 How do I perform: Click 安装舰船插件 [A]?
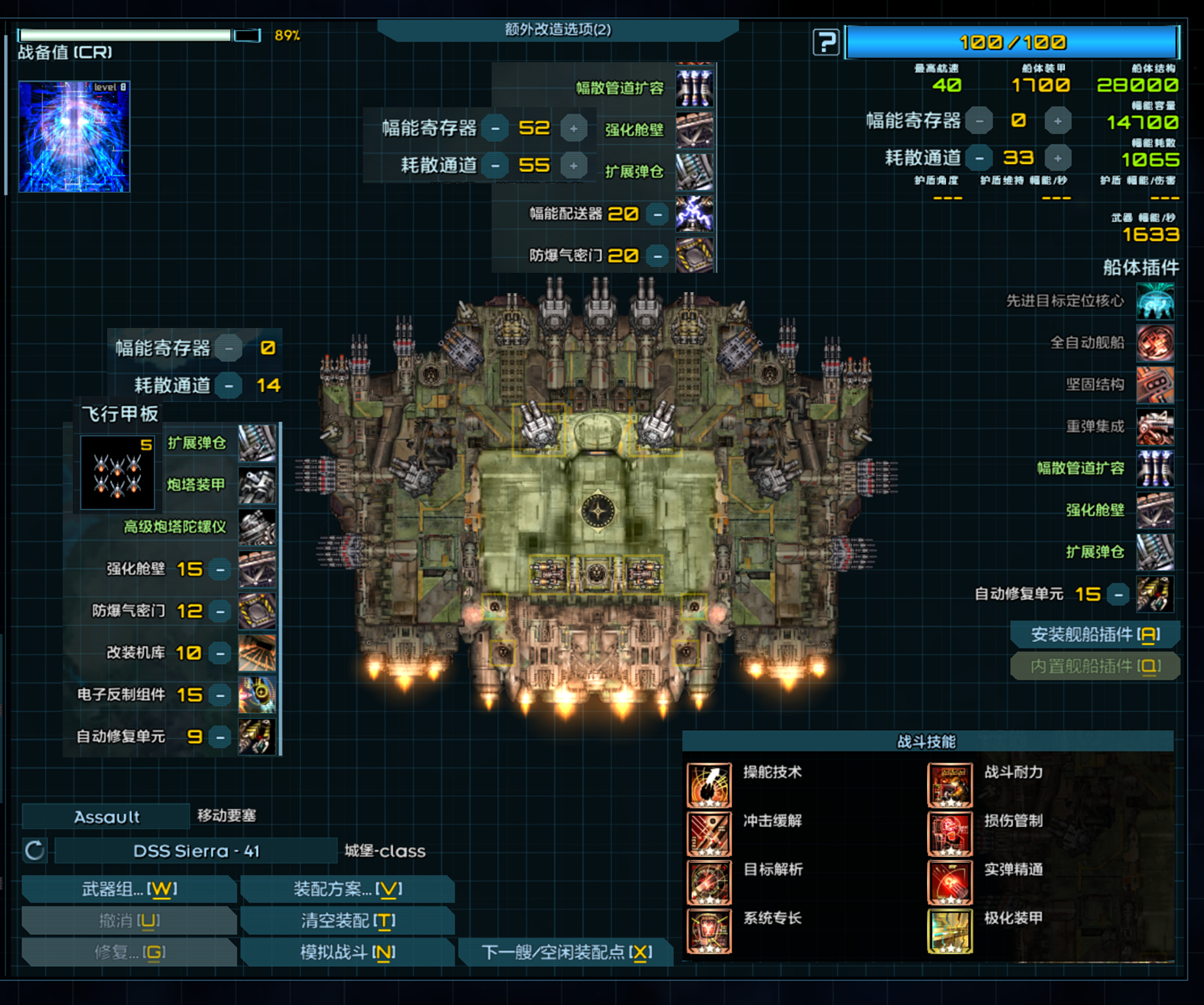[x=1095, y=635]
